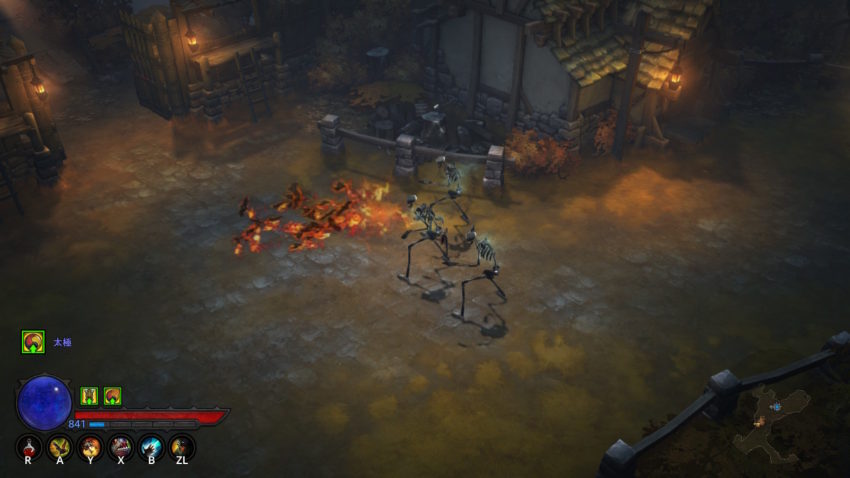The height and width of the screenshot is (478, 850).
Task: Cast the fiery skill labeled Y
Action: [90, 447]
